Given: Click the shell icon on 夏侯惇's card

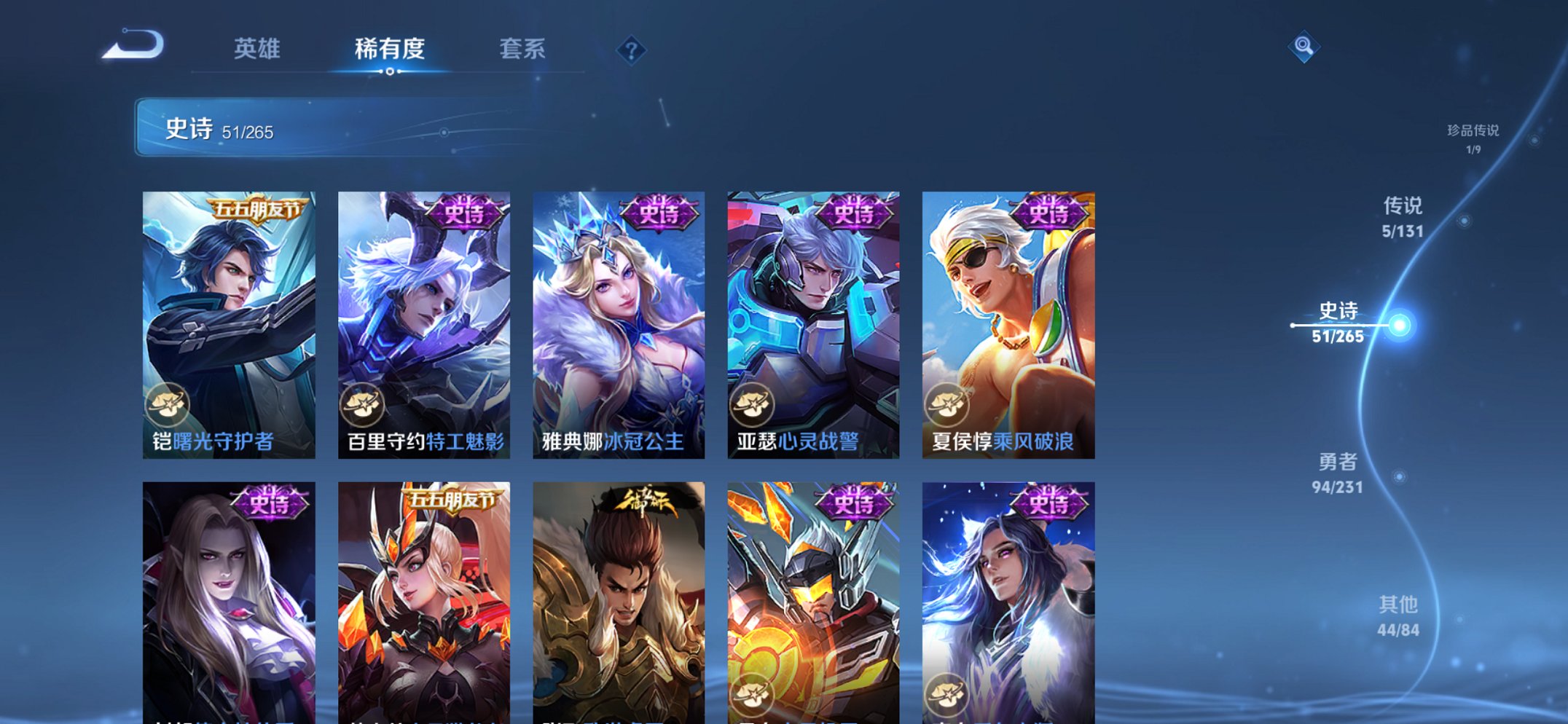Looking at the screenshot, I should point(948,405).
